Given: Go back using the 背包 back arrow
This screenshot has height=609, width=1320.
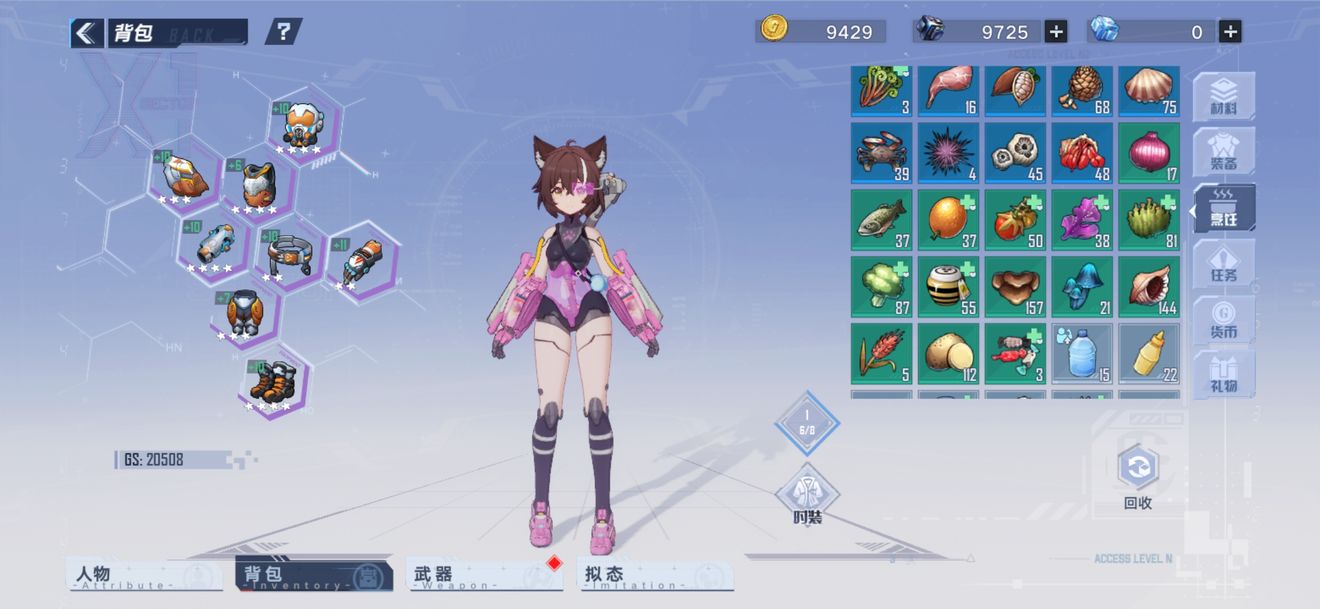Looking at the screenshot, I should pyautogui.click(x=87, y=33).
